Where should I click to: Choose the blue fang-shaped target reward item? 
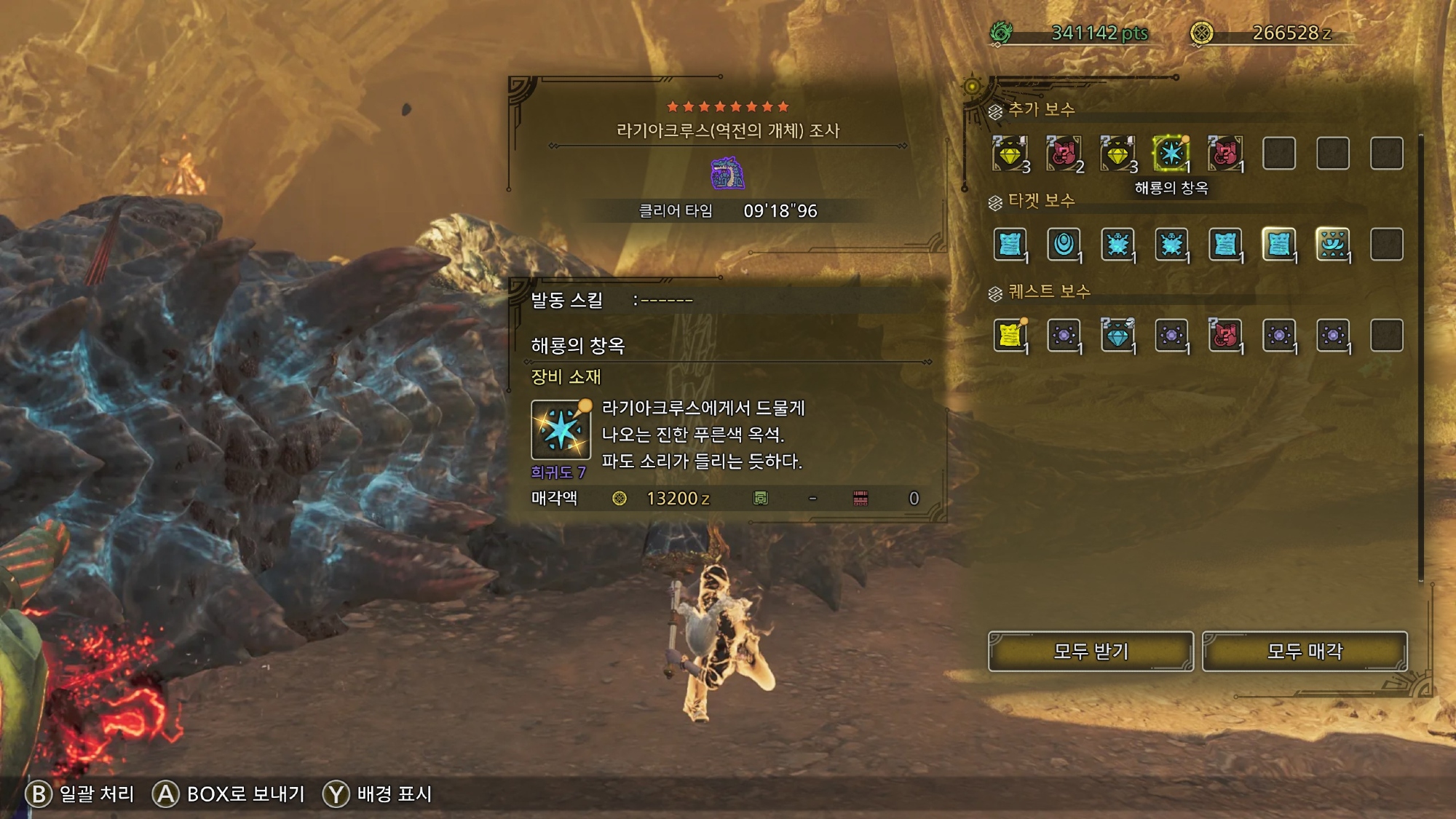[x=1332, y=244]
